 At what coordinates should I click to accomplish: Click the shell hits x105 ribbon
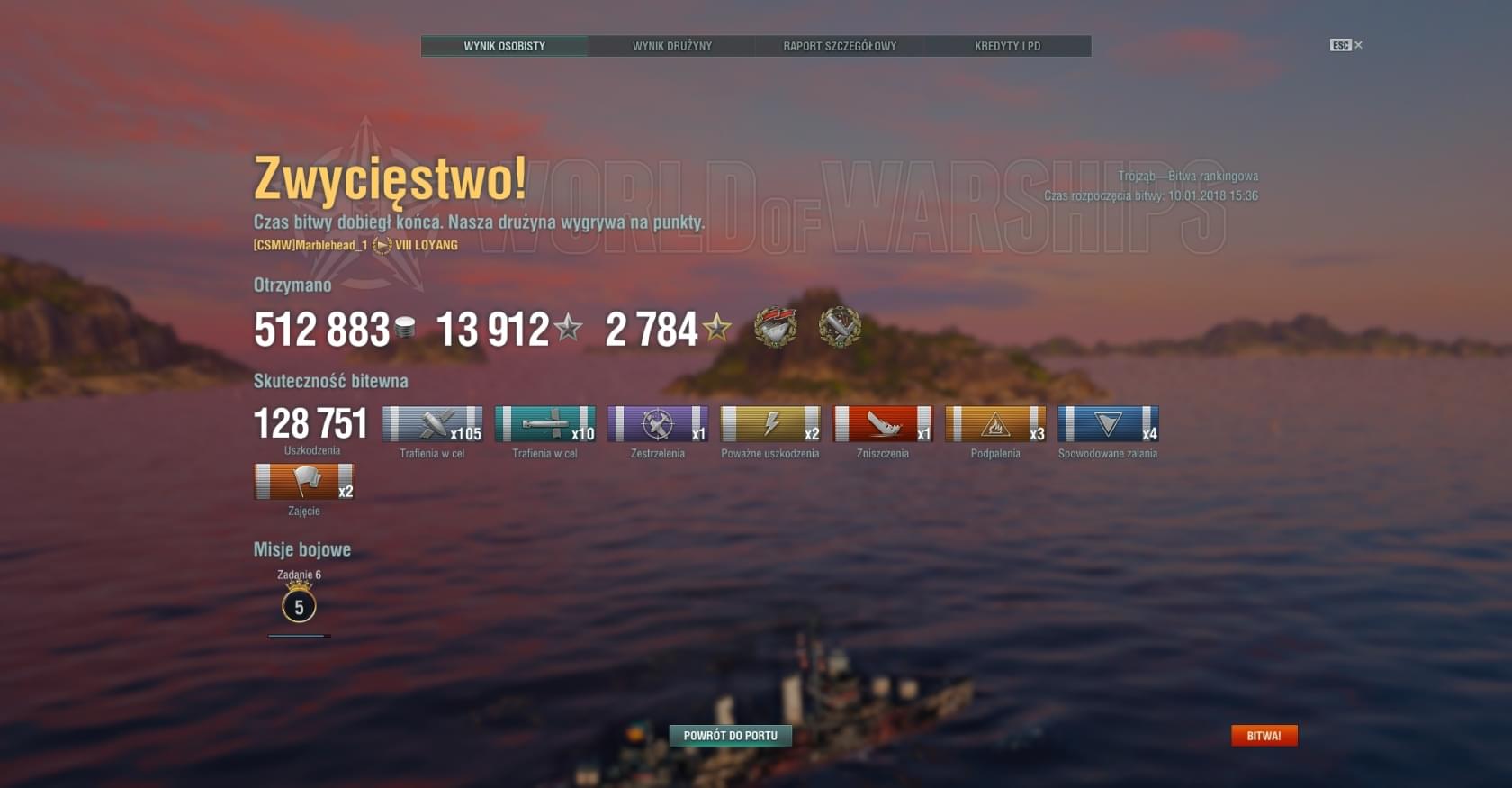432,424
